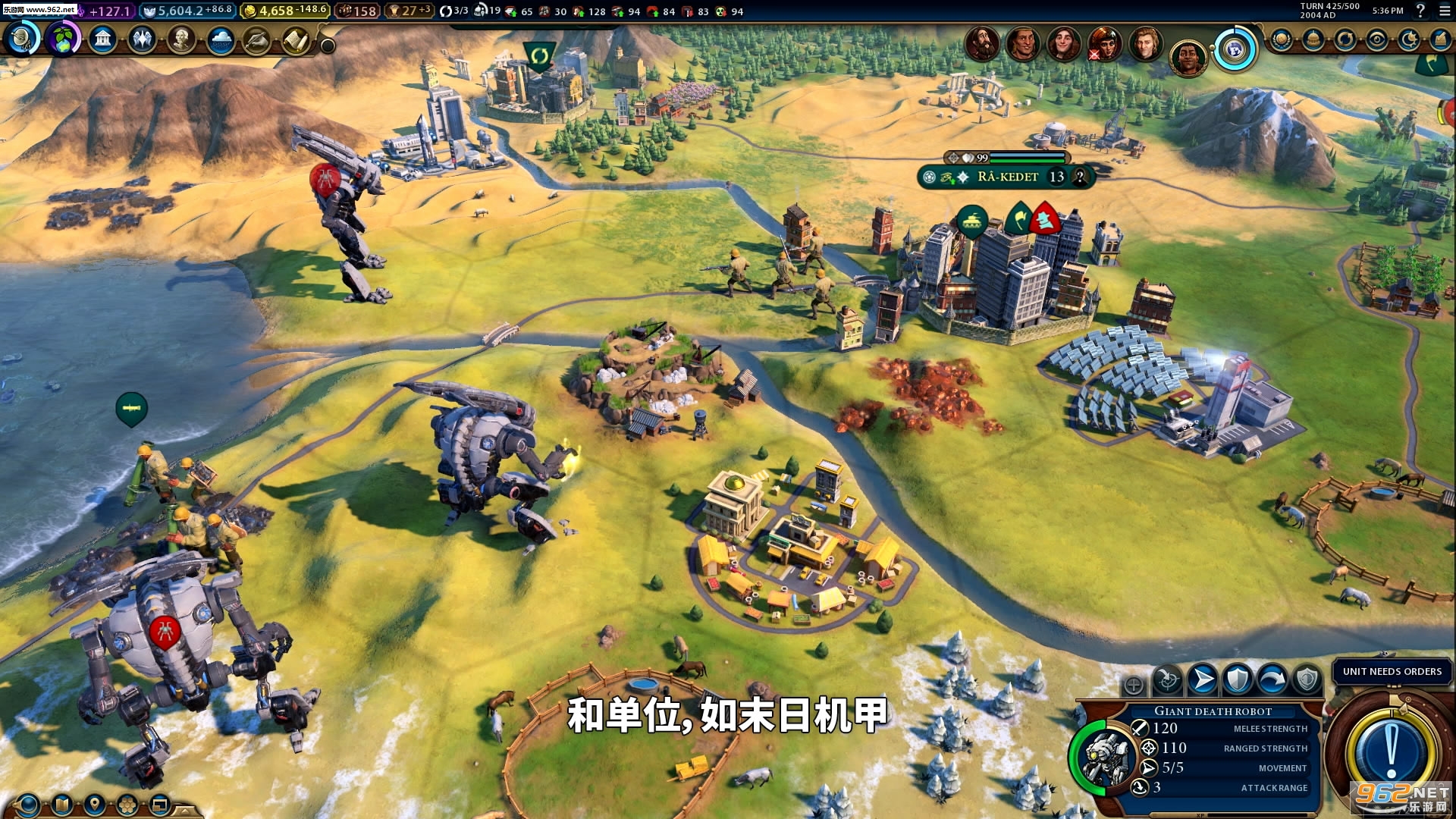1456x819 pixels.
Task: Open the technology research tree button
Action: pos(23,38)
